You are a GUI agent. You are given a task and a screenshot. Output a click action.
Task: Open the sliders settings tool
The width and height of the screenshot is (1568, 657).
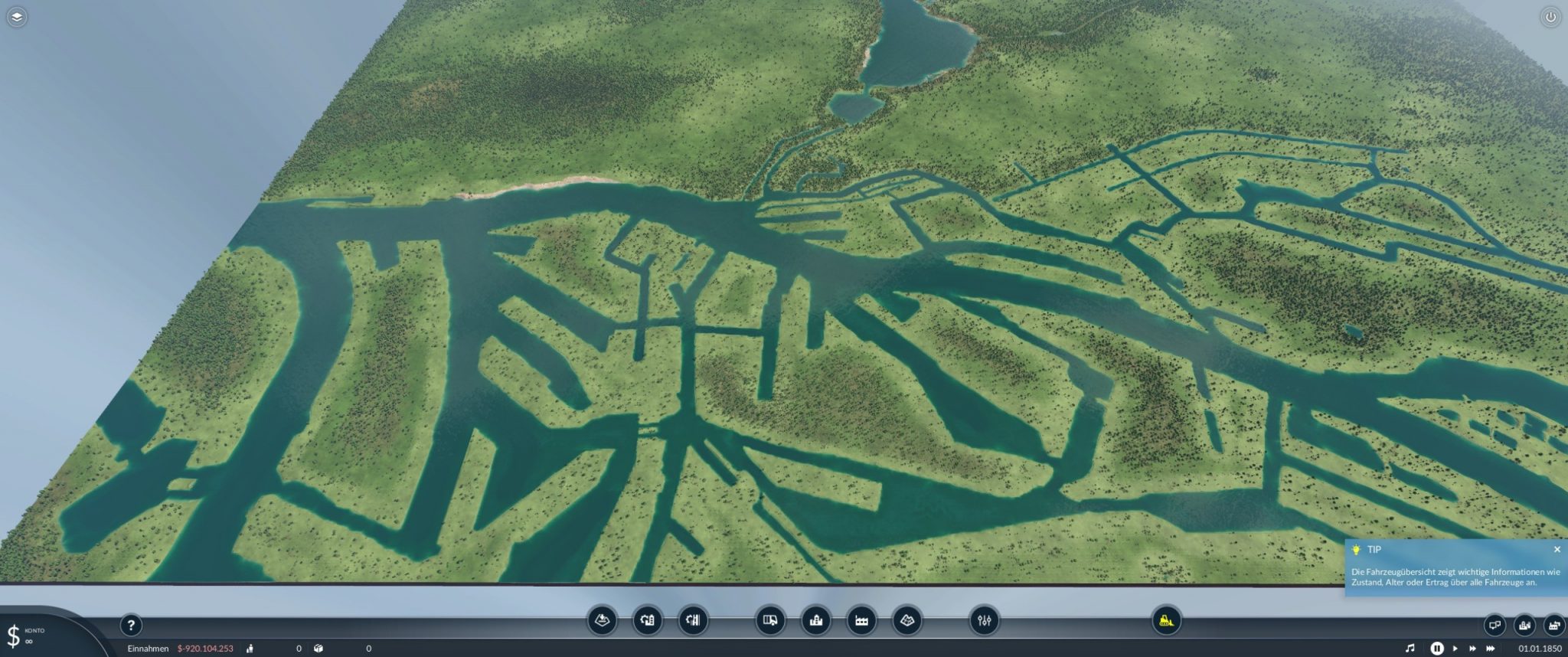tap(984, 620)
